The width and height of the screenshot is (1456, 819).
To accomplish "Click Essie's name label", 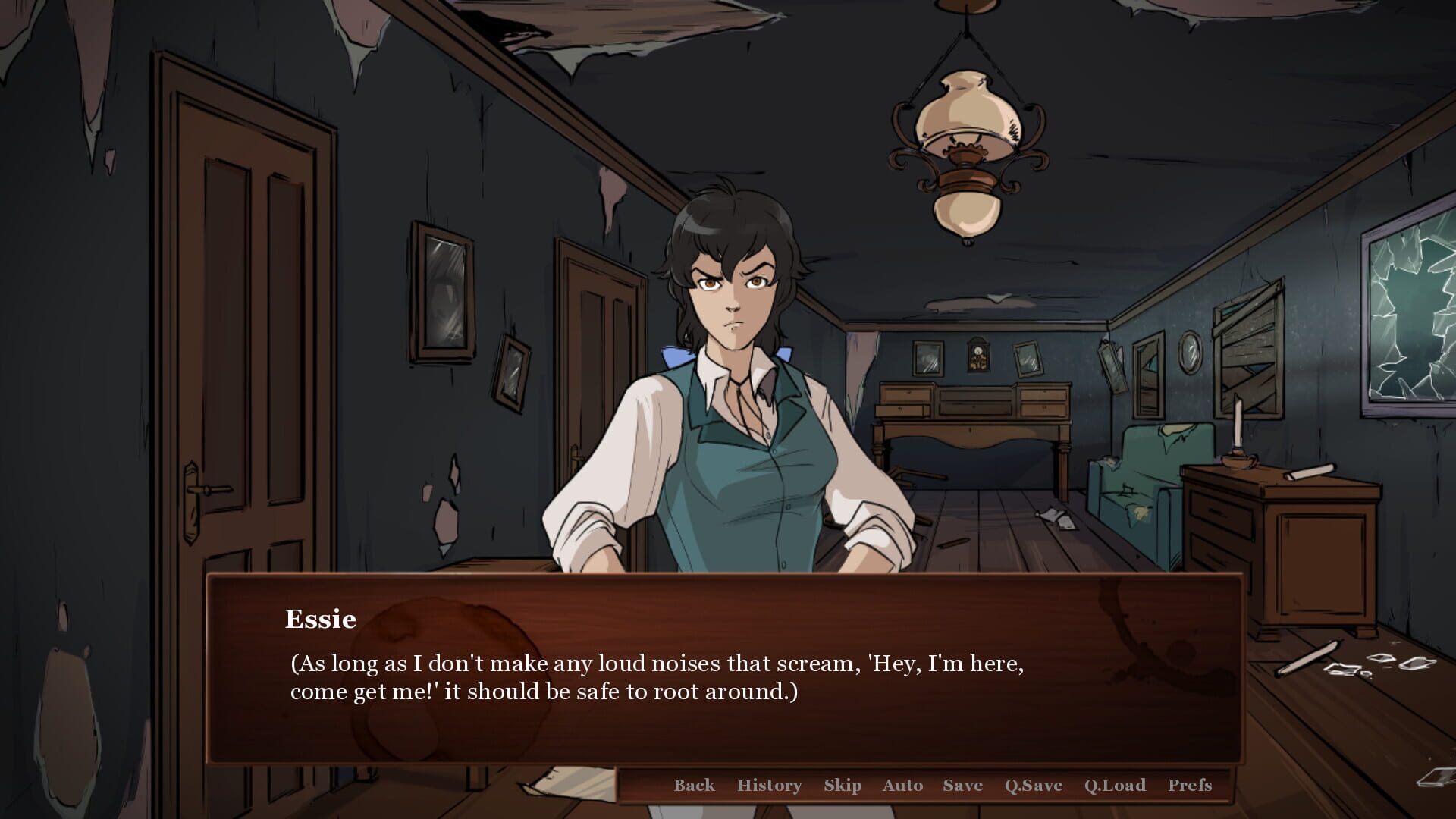I will coord(319,619).
